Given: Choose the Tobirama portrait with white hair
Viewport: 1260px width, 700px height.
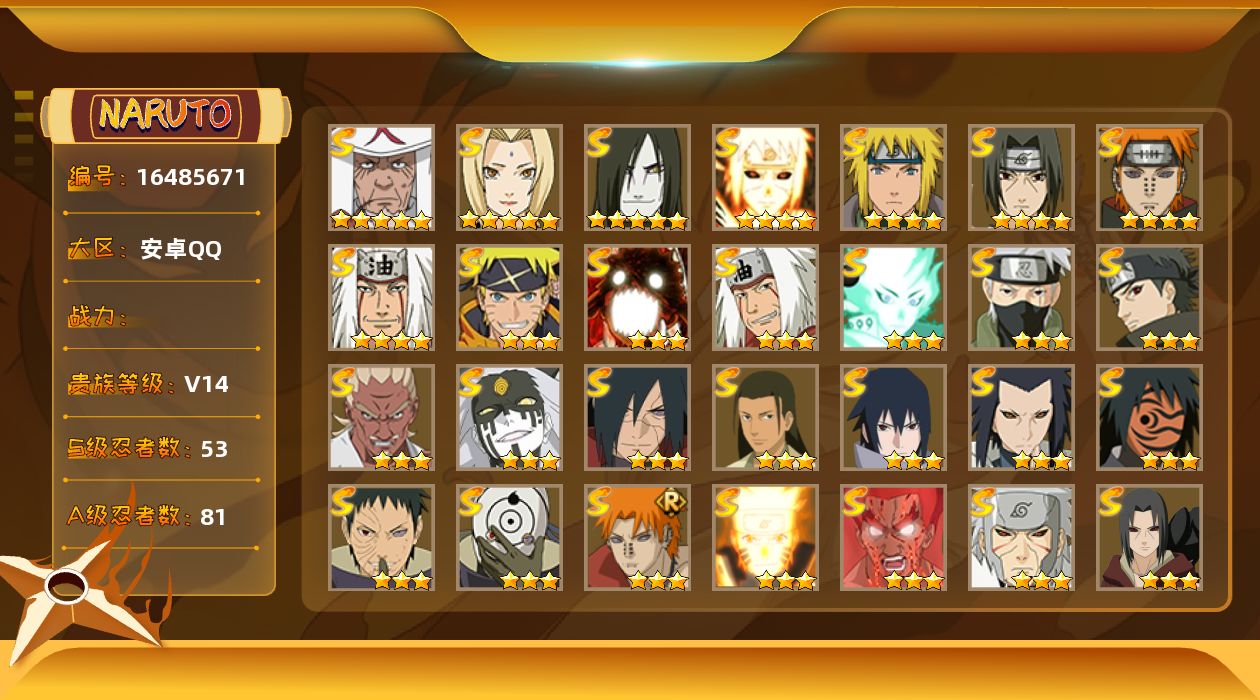Looking at the screenshot, I should tap(1021, 538).
